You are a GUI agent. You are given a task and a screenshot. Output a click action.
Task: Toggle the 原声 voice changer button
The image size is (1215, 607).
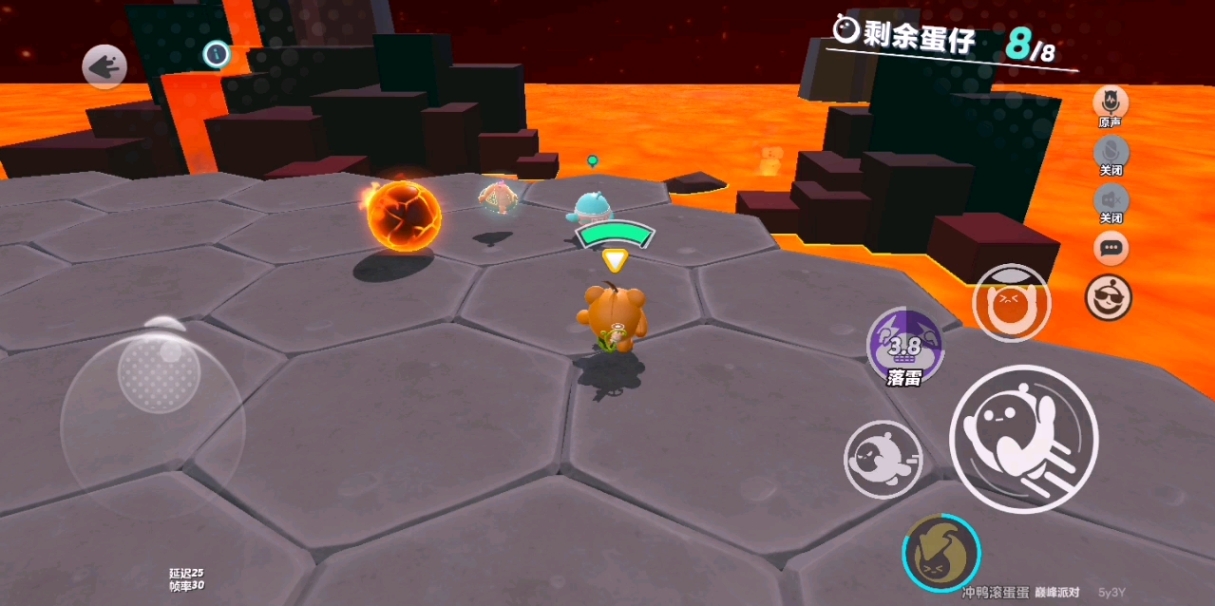1109,102
